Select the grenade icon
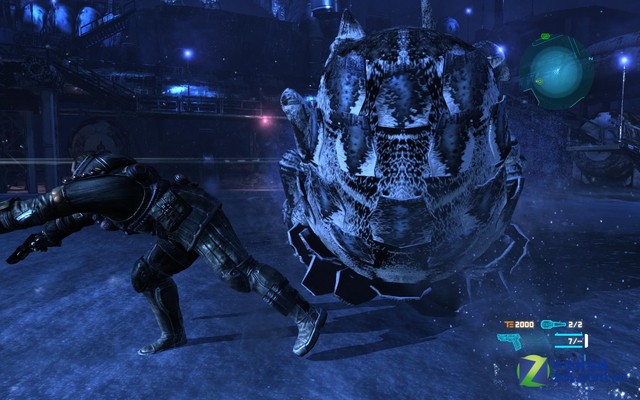640x400 pixels. coord(552,324)
